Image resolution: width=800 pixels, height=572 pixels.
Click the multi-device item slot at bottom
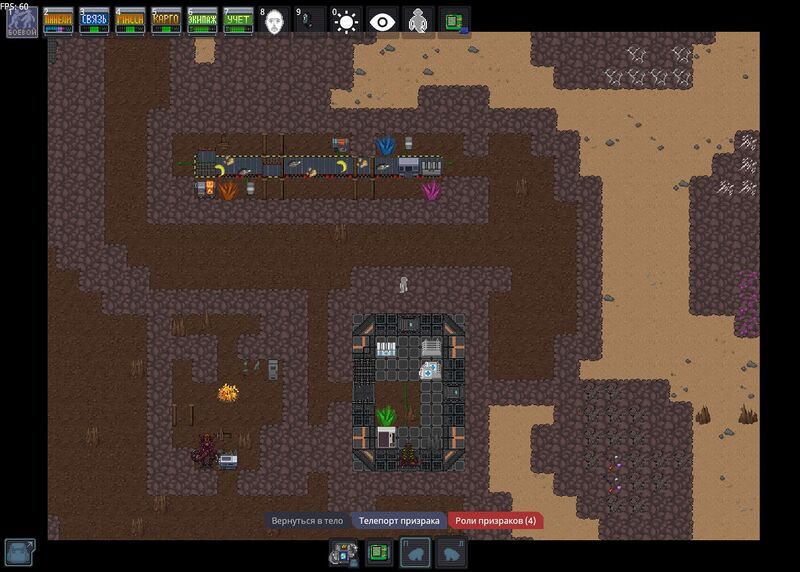(344, 552)
